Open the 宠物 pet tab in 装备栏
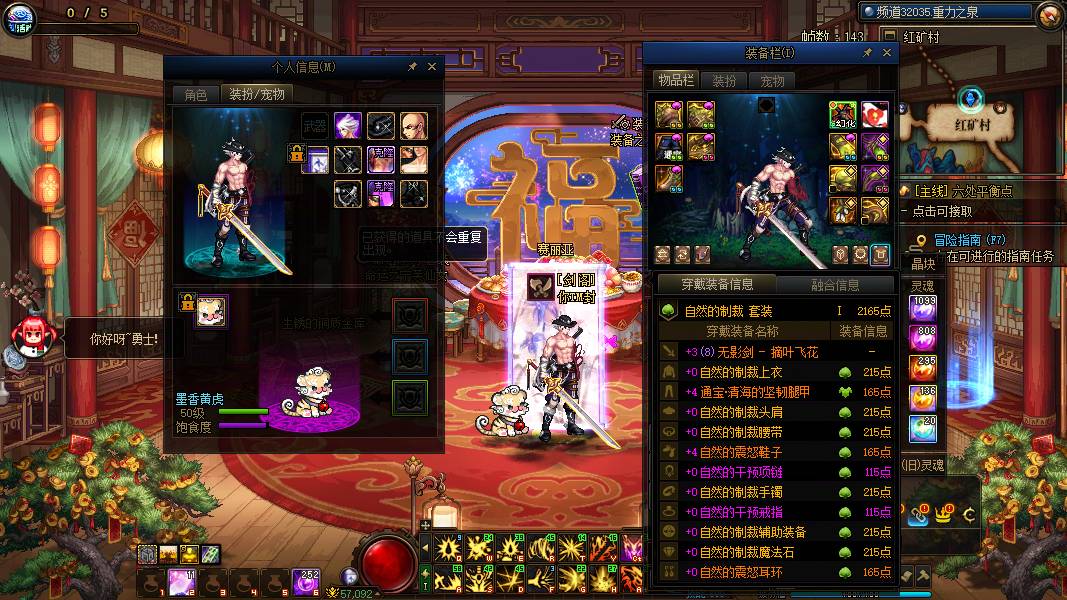The height and width of the screenshot is (600, 1067). (772, 81)
